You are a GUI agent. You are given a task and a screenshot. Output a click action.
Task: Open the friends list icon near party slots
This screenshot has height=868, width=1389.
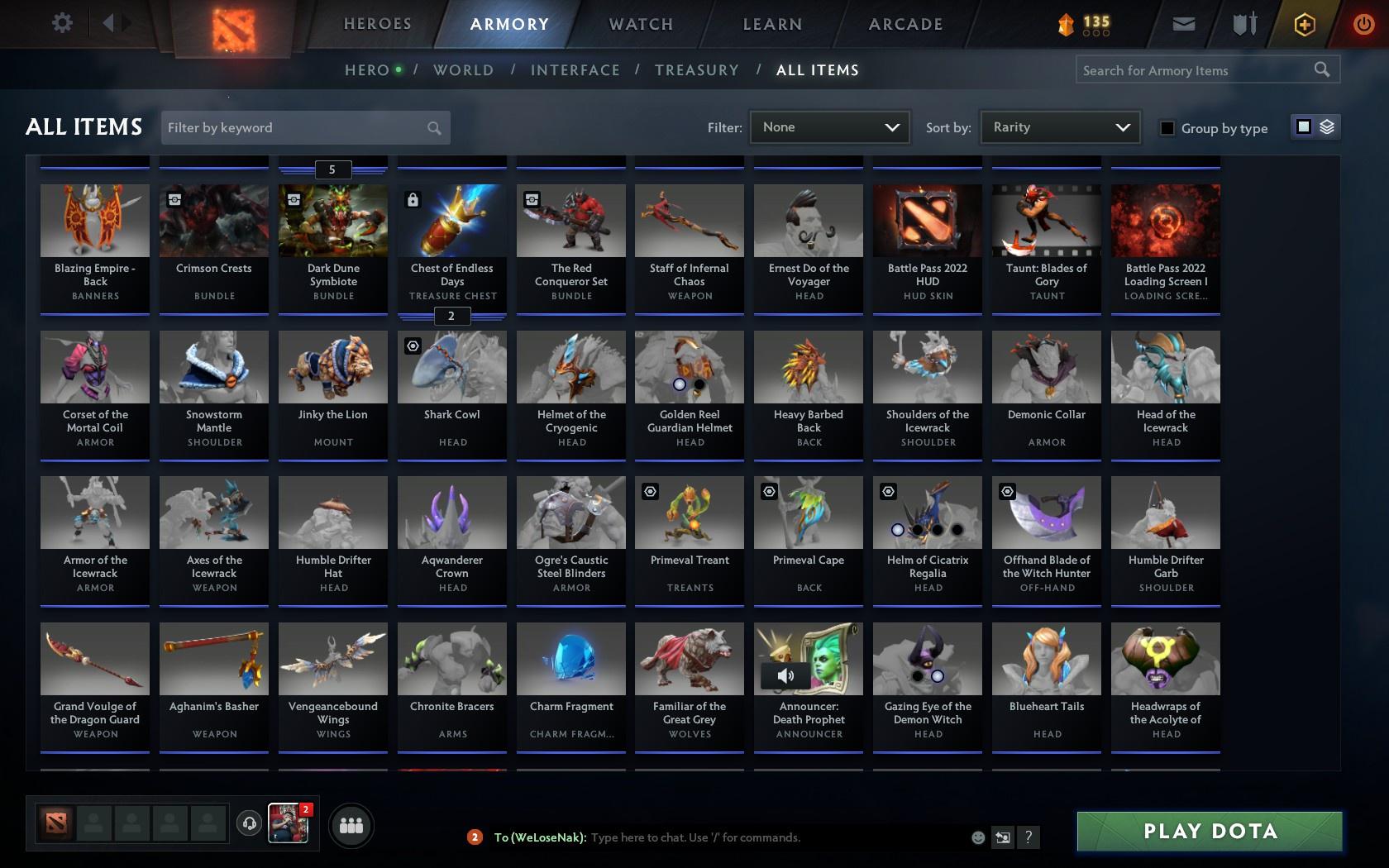coord(351,824)
